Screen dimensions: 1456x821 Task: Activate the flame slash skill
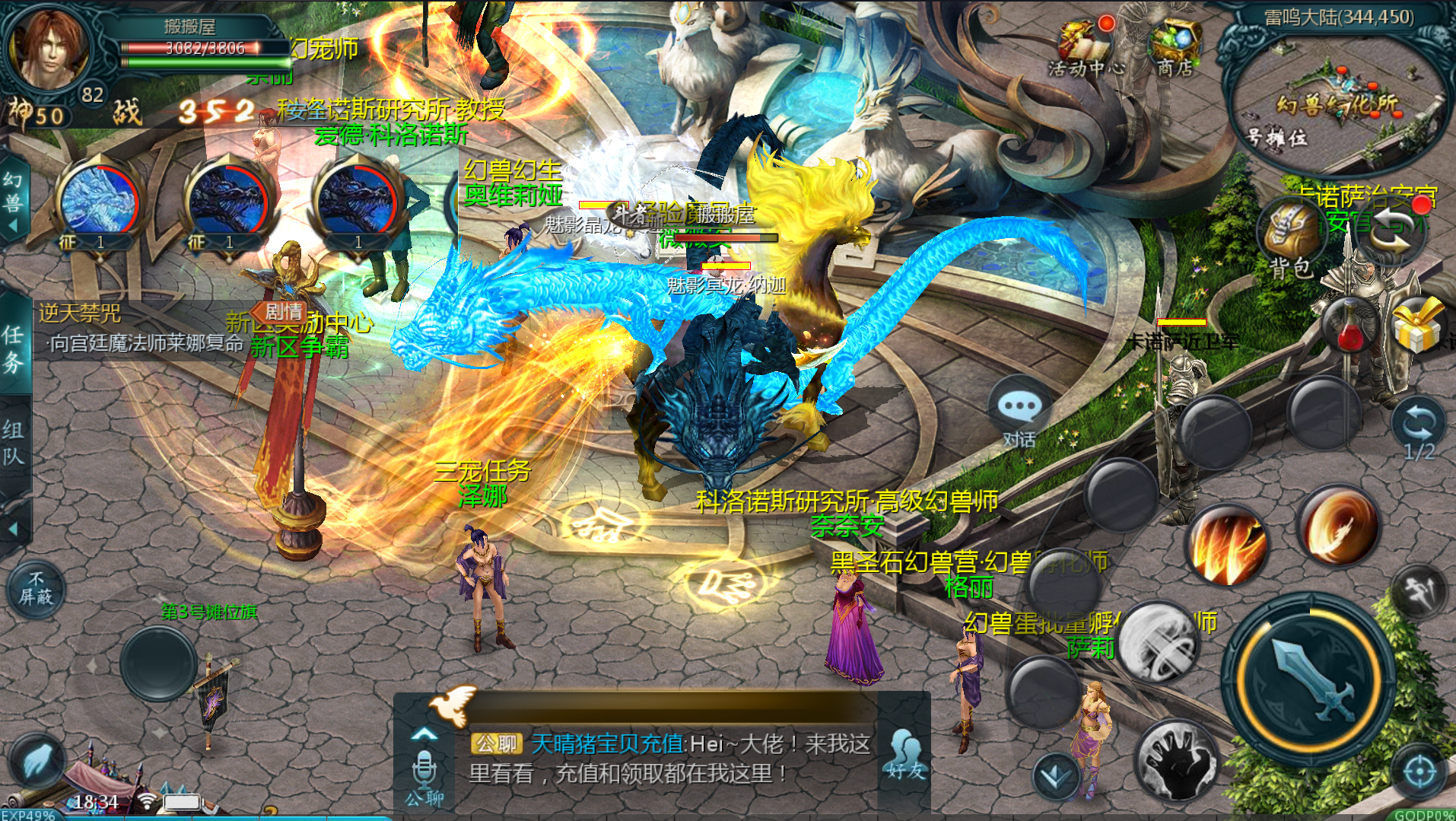1226,546
